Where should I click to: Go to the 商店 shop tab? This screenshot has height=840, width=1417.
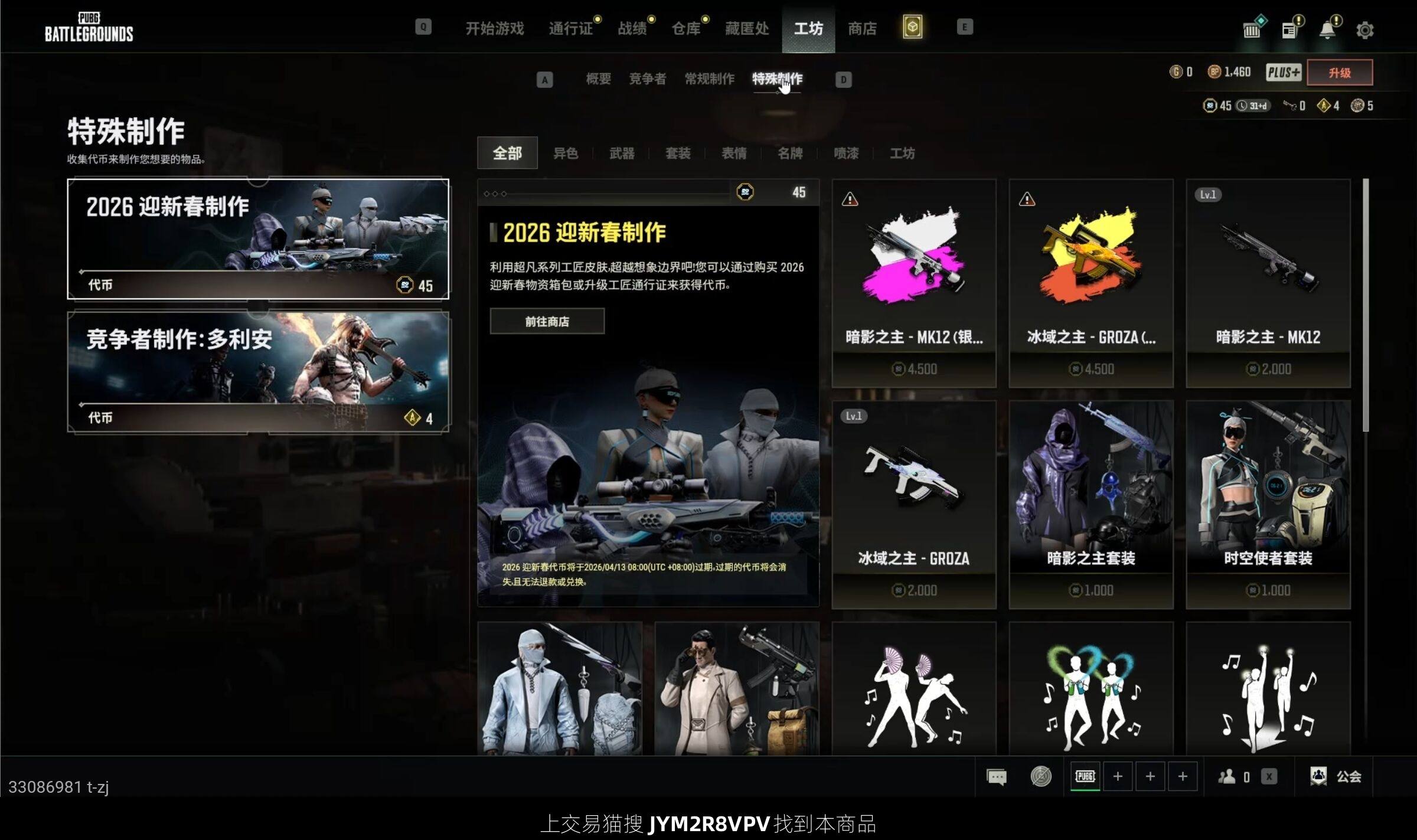[x=862, y=28]
